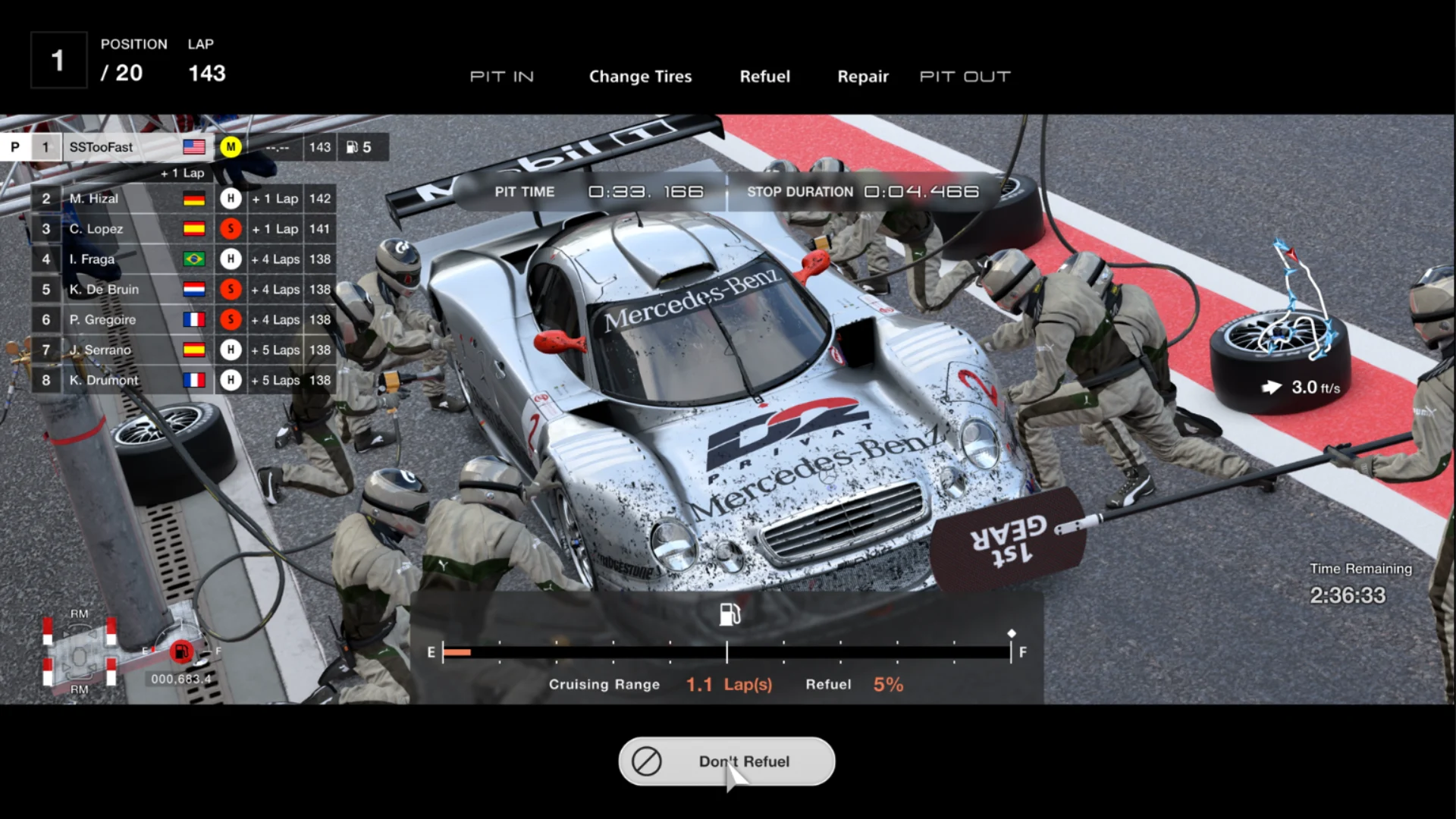
Task: Select J. Serrano's leaderboard row
Action: coord(182,350)
